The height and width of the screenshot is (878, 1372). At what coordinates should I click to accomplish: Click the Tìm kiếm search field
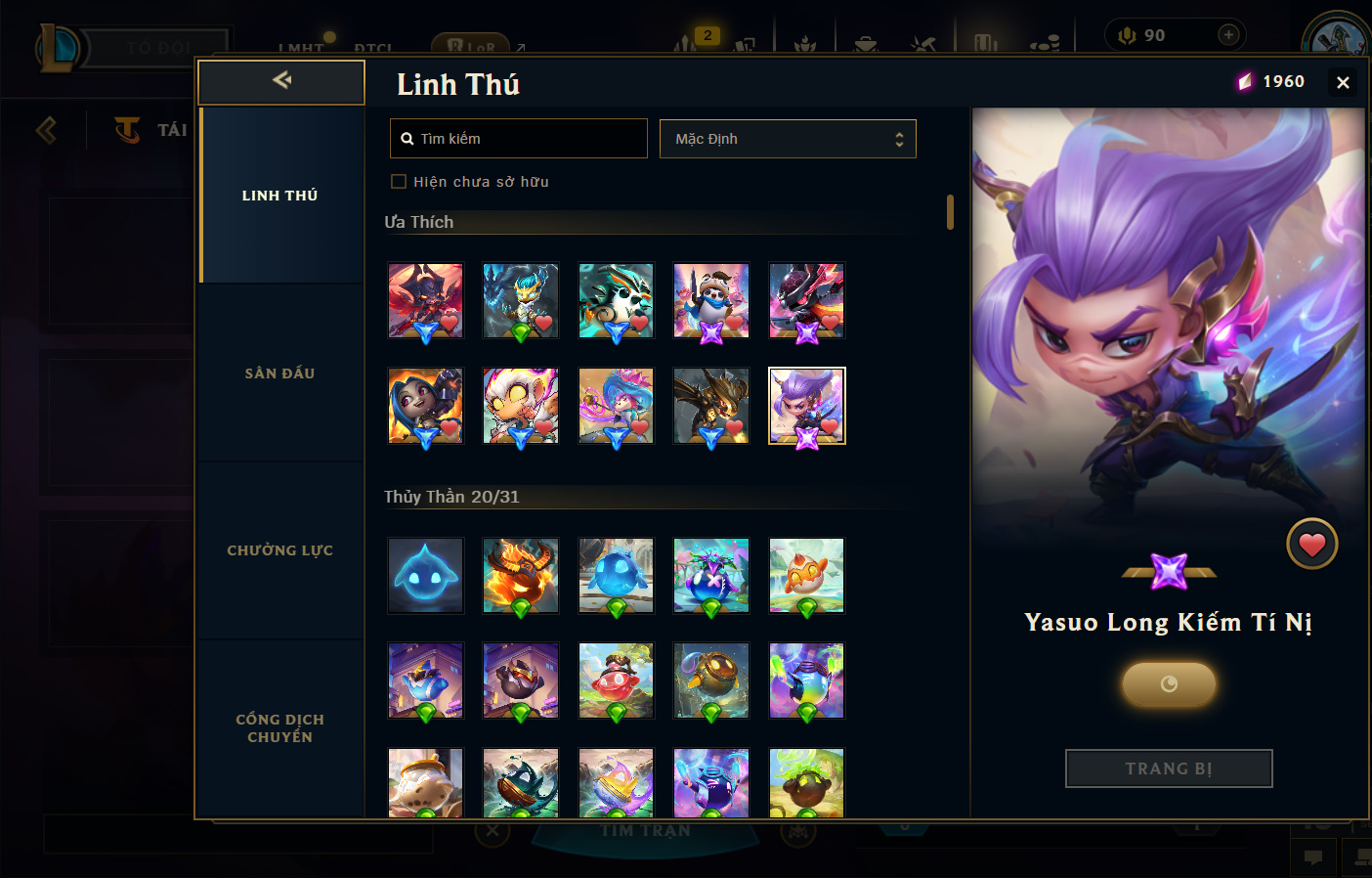(x=519, y=139)
